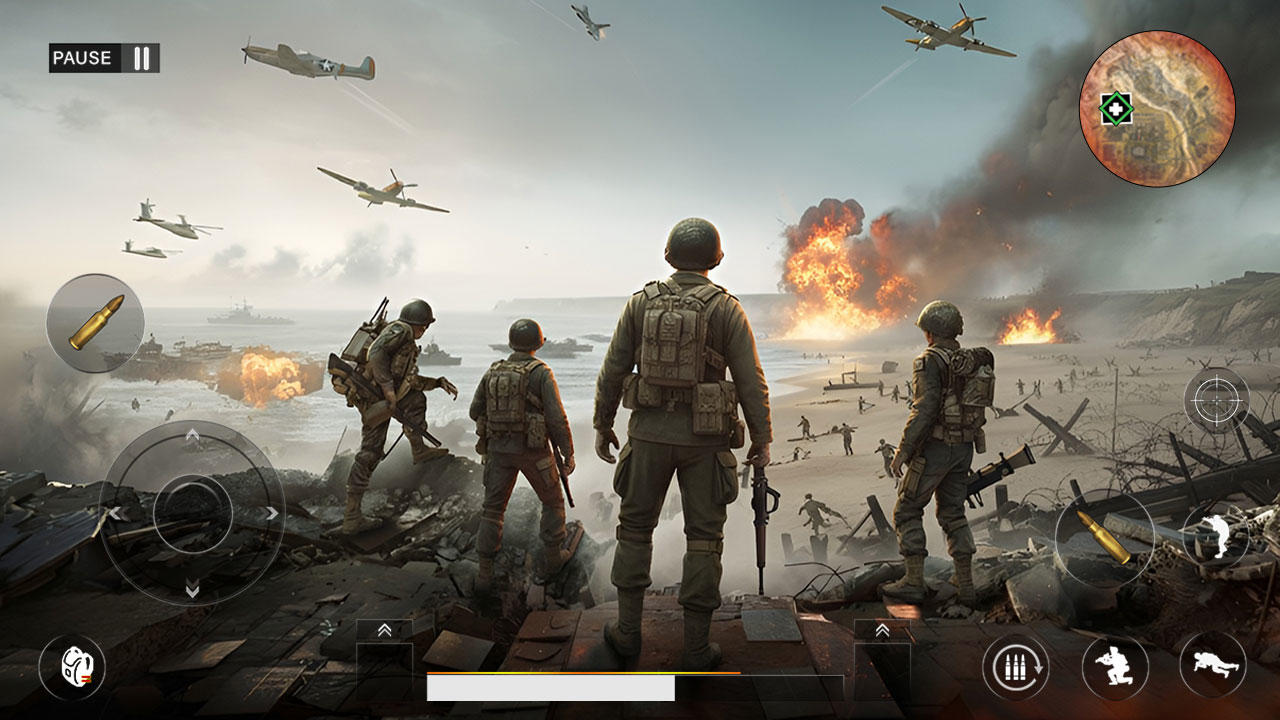Switch to the kneeling soldier crouch stance
The image size is (1280, 720).
point(1114,667)
